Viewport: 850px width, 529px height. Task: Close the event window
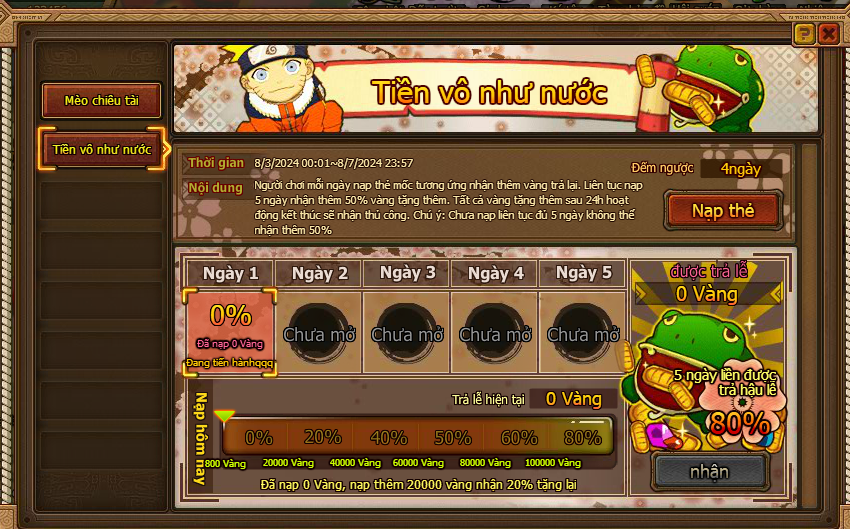[x=828, y=34]
